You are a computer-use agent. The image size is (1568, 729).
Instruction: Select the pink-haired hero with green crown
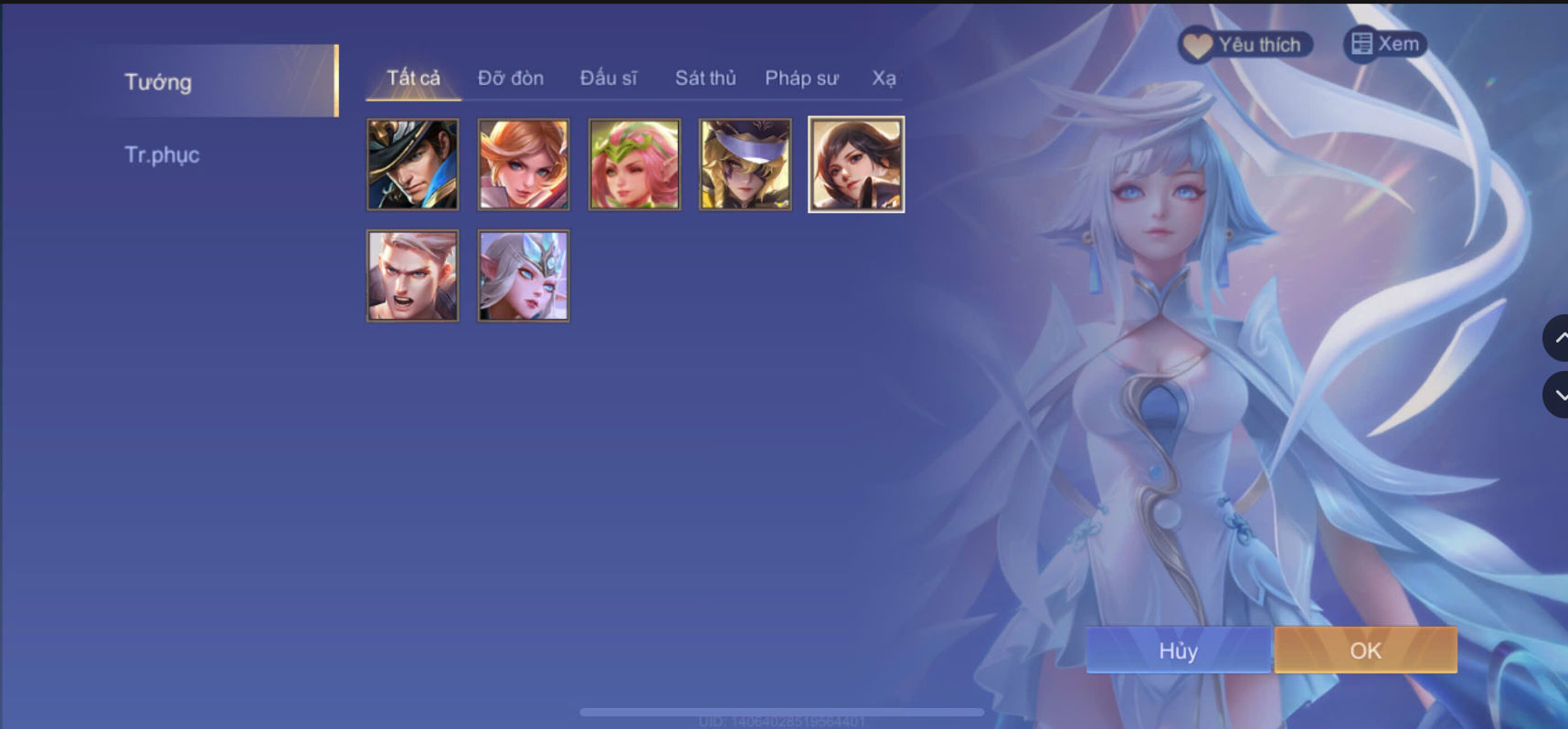pyautogui.click(x=634, y=164)
